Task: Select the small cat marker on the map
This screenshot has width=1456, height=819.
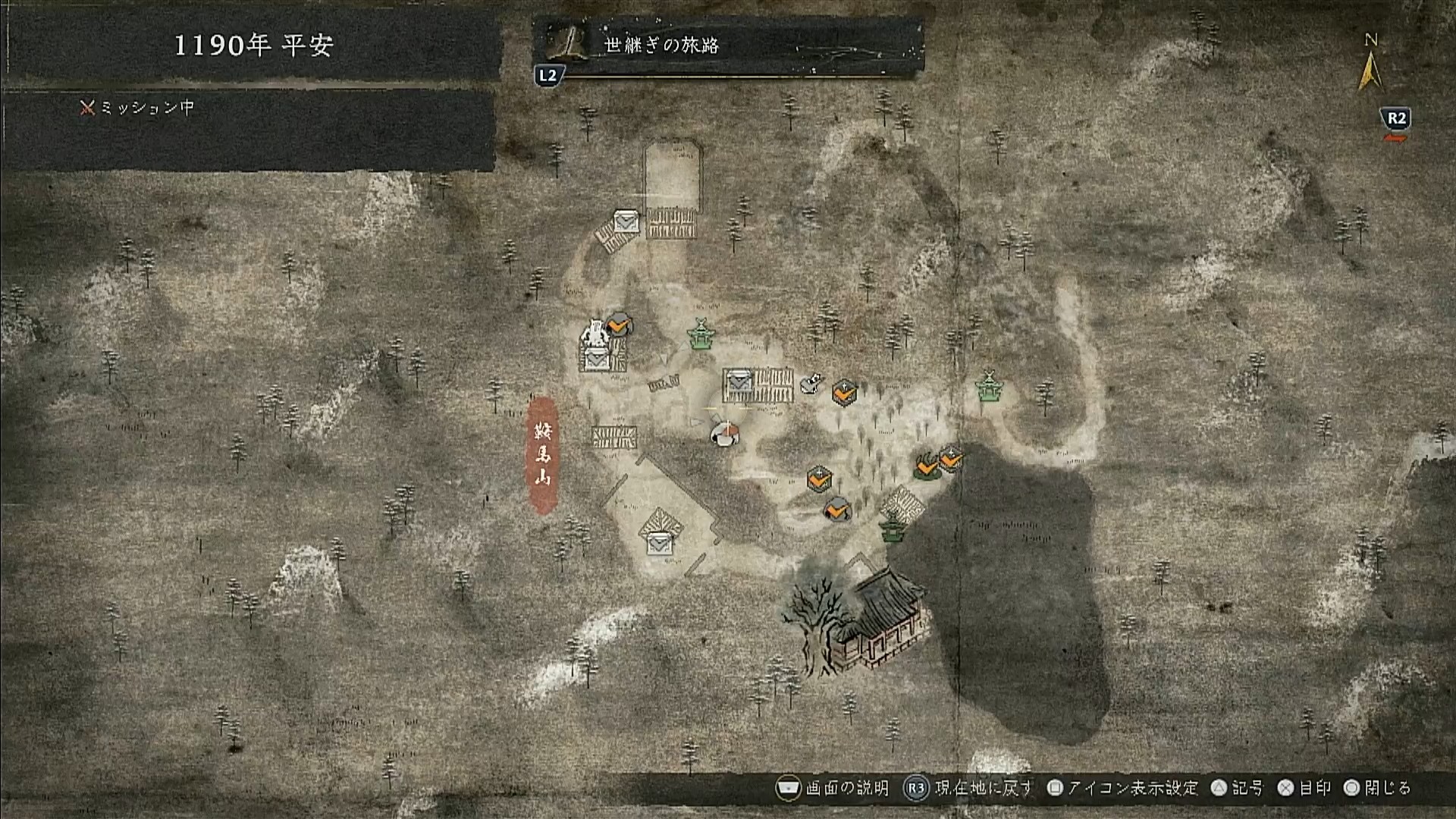Action: coord(810,384)
